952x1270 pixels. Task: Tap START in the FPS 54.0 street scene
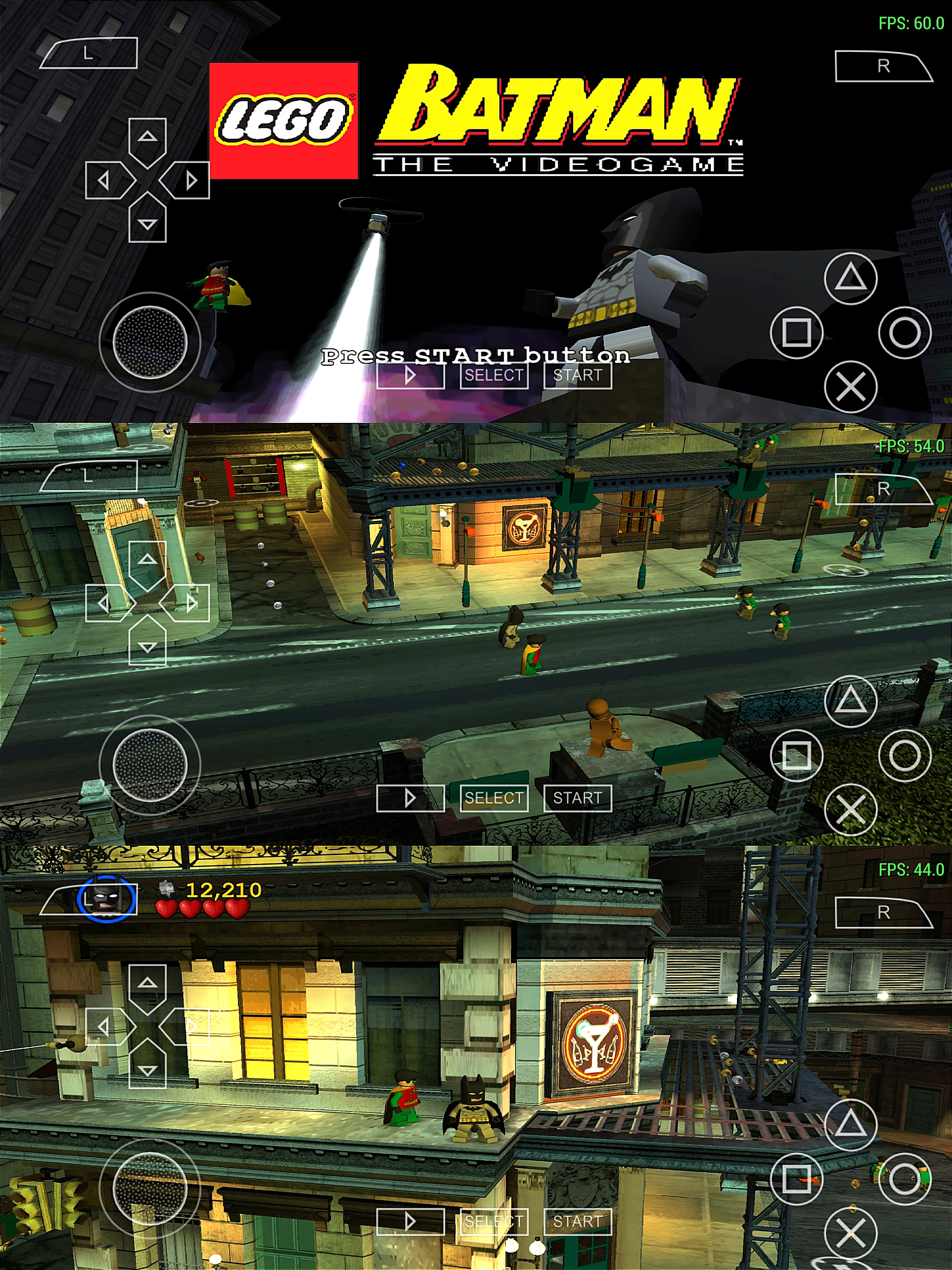coord(577,798)
